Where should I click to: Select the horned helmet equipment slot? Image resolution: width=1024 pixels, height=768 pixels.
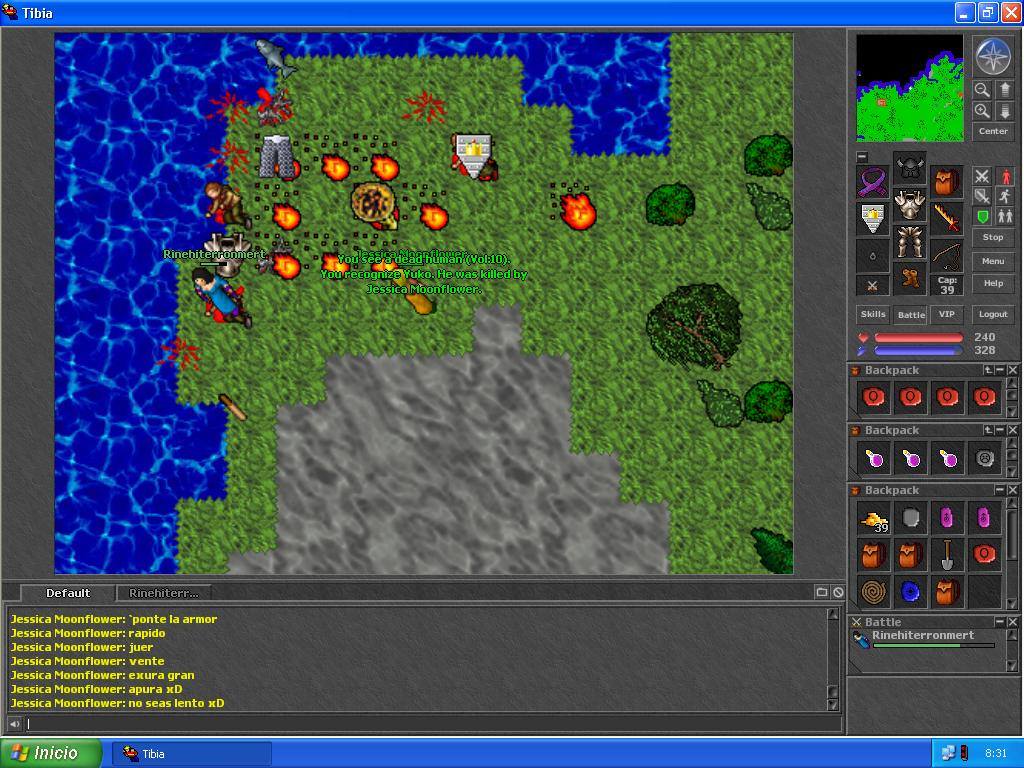909,168
